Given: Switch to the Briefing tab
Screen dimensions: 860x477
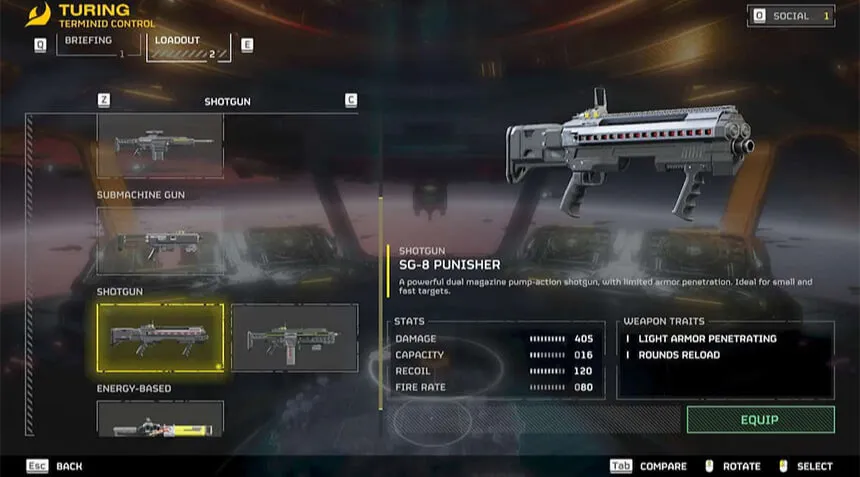Looking at the screenshot, I should [x=91, y=44].
